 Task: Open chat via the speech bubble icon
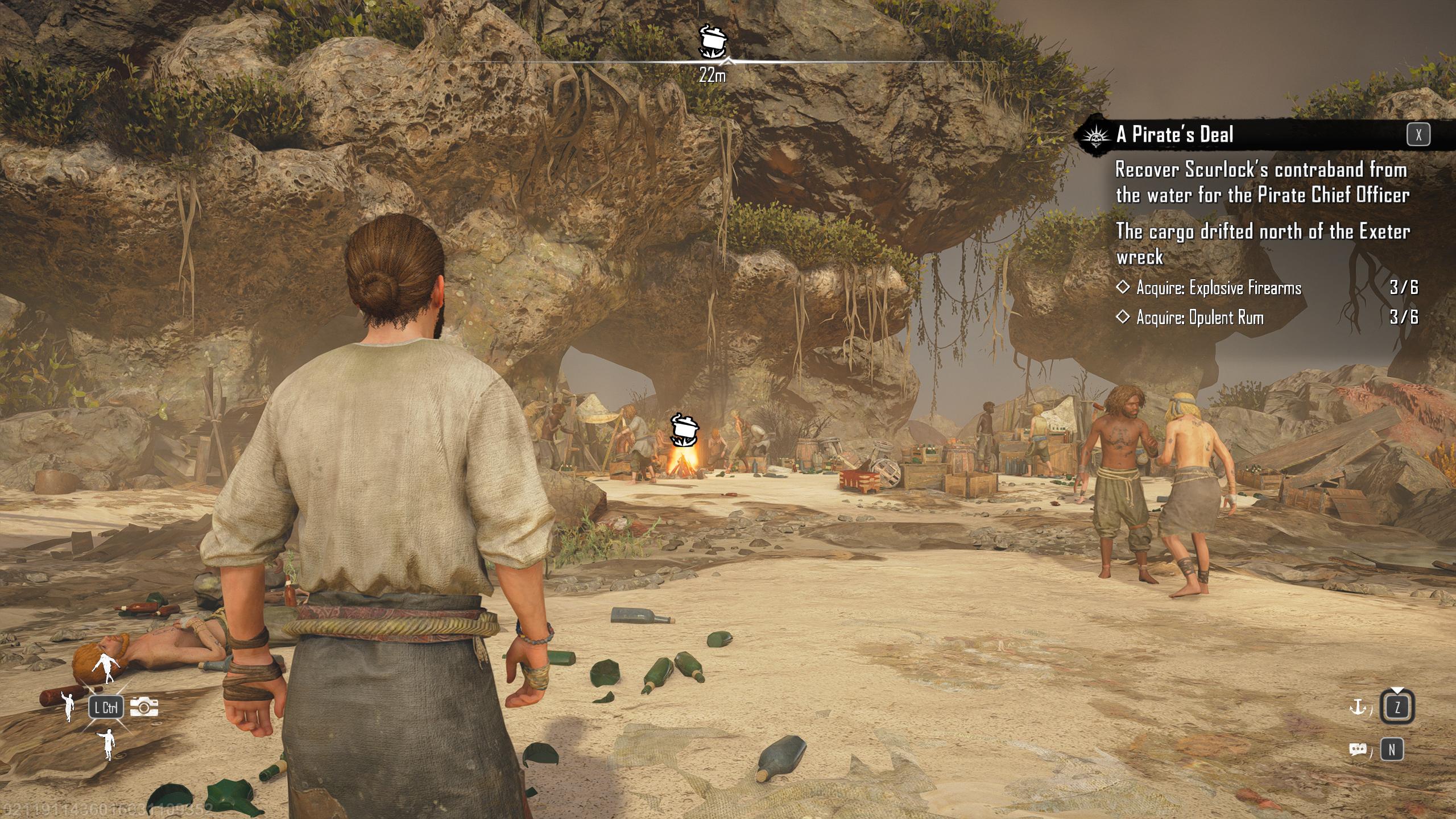[x=1357, y=750]
